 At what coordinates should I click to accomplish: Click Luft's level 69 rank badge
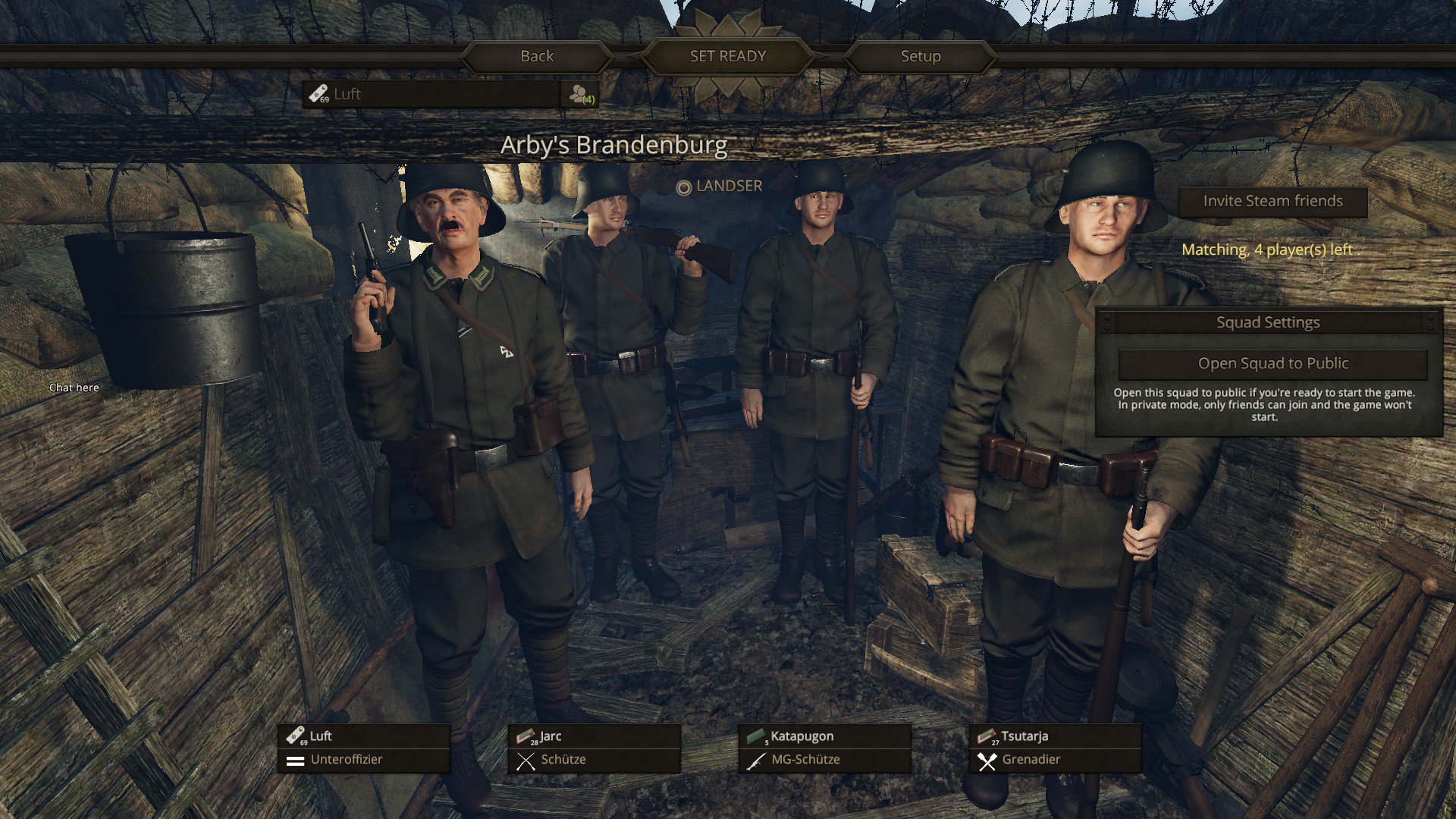295,735
